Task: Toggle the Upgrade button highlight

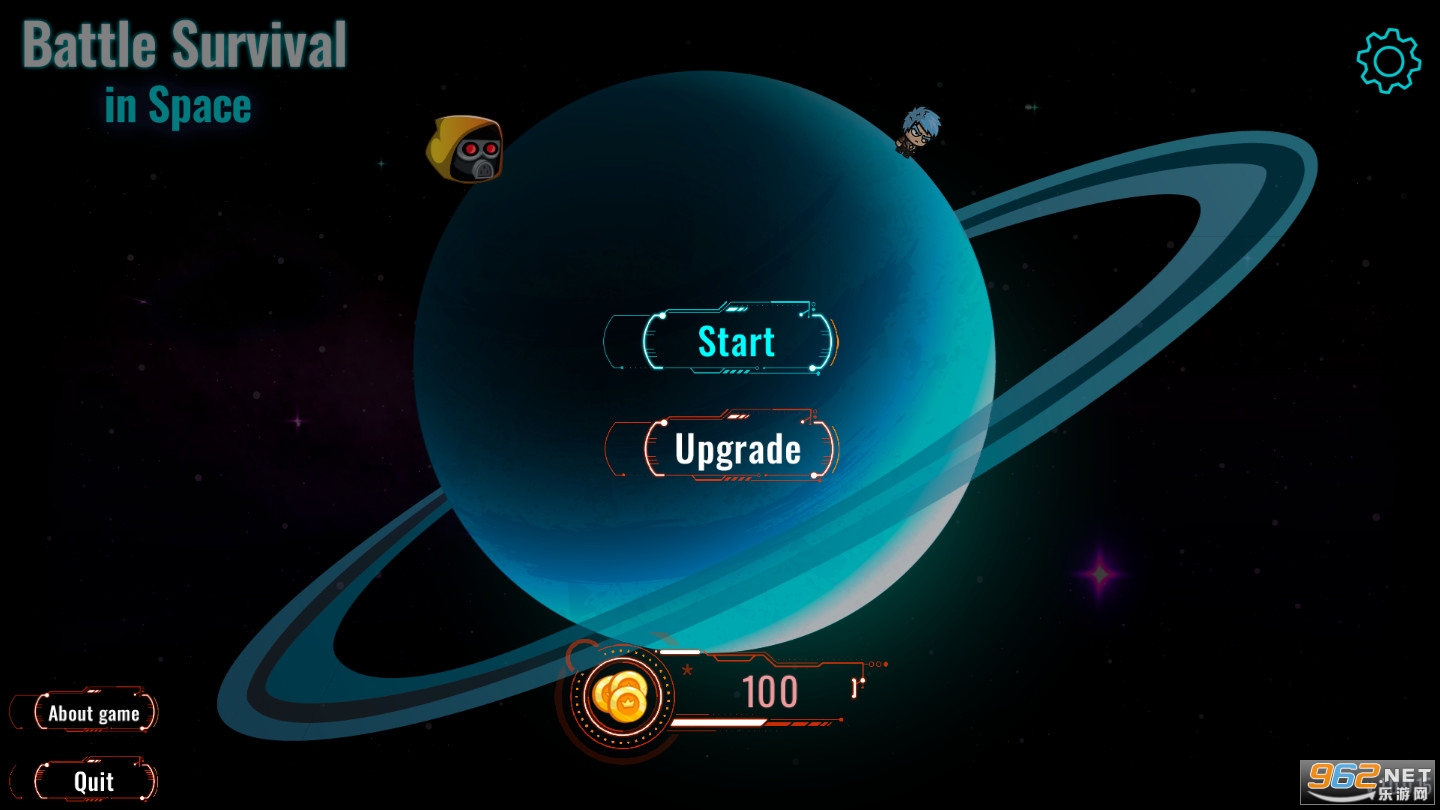Action: click(737, 448)
